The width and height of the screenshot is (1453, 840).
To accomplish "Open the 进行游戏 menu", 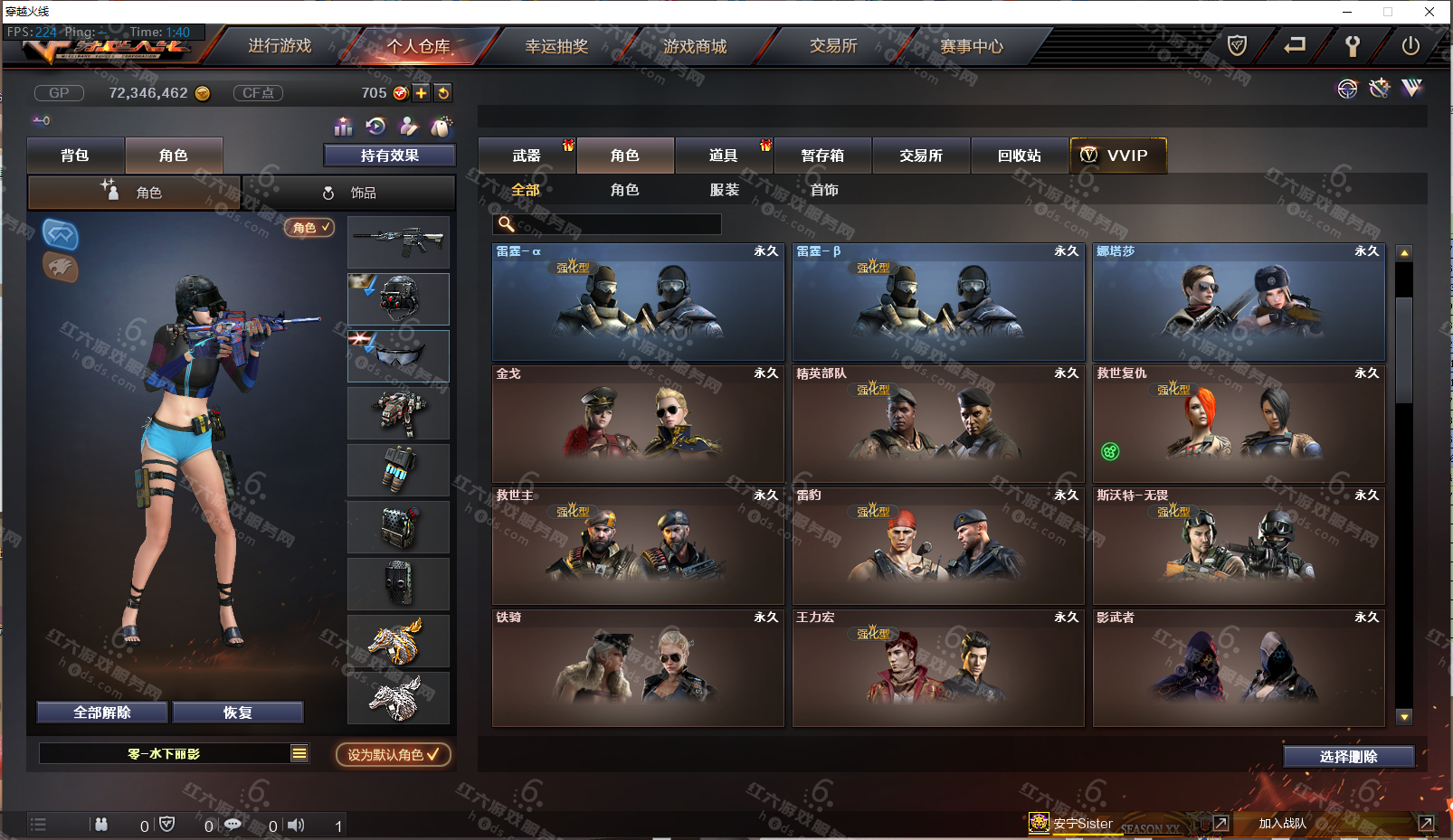I will tap(280, 46).
